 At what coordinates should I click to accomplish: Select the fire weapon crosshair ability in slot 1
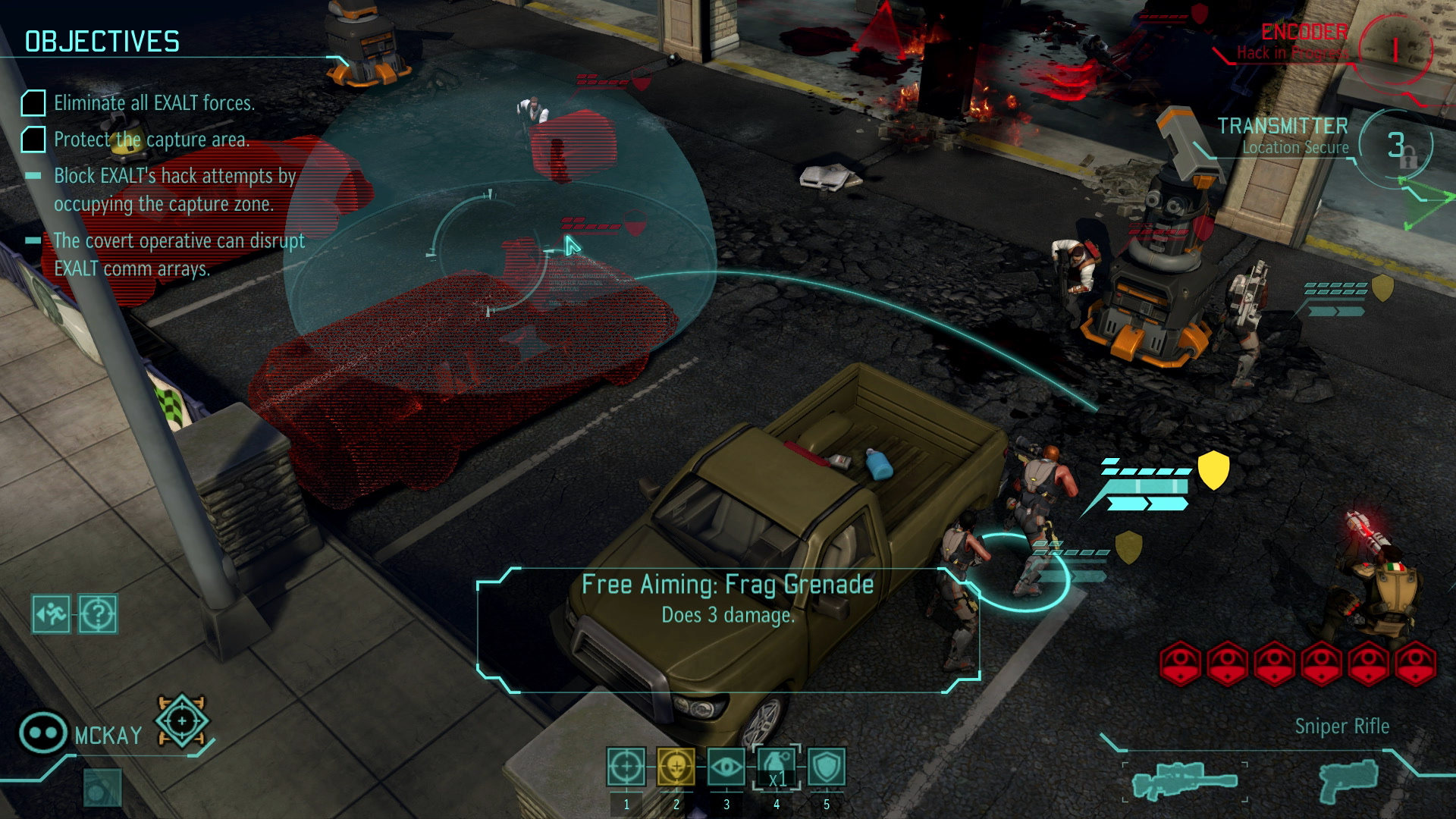pyautogui.click(x=626, y=768)
